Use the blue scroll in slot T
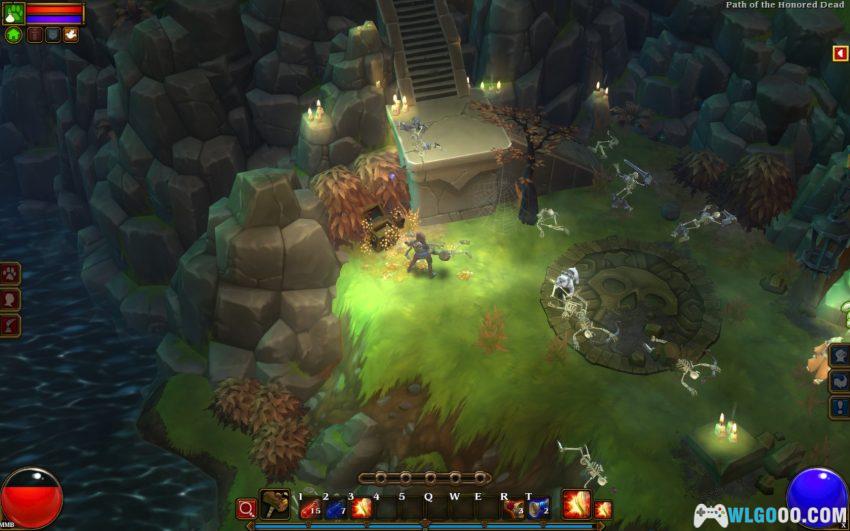The width and height of the screenshot is (850, 531). tap(538, 508)
